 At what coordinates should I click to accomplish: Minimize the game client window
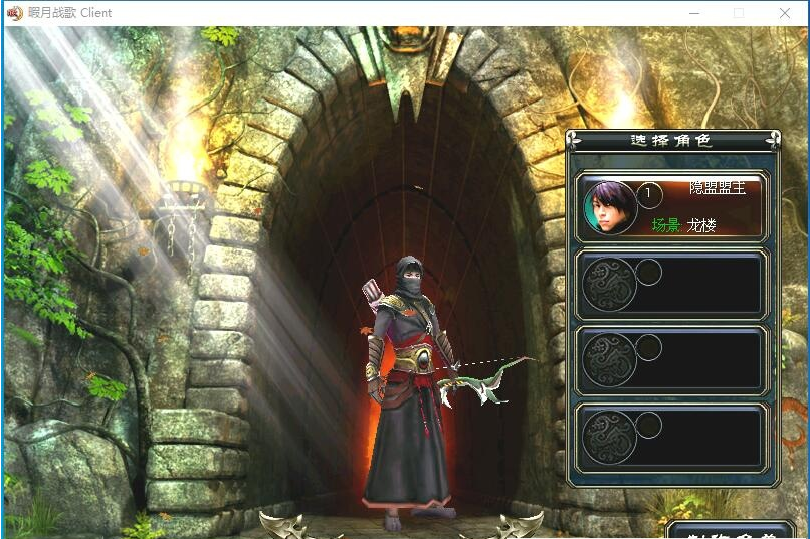click(694, 13)
